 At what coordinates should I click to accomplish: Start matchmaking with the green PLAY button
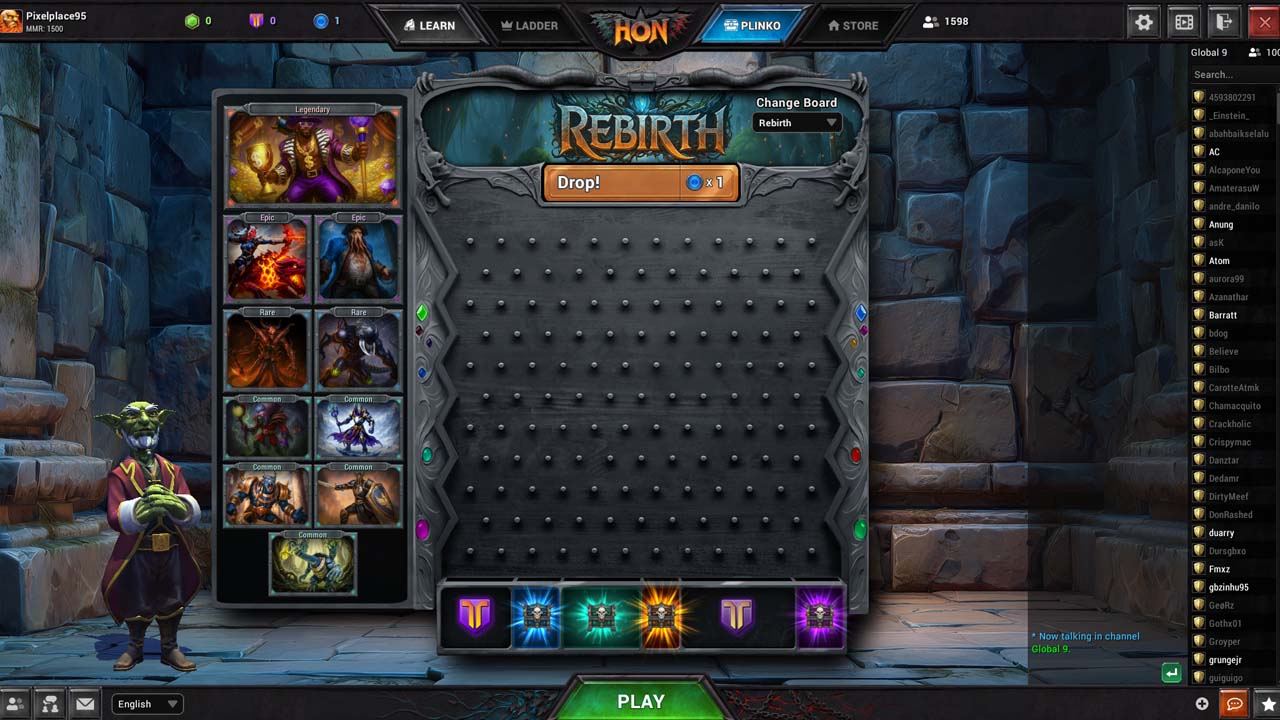[640, 701]
